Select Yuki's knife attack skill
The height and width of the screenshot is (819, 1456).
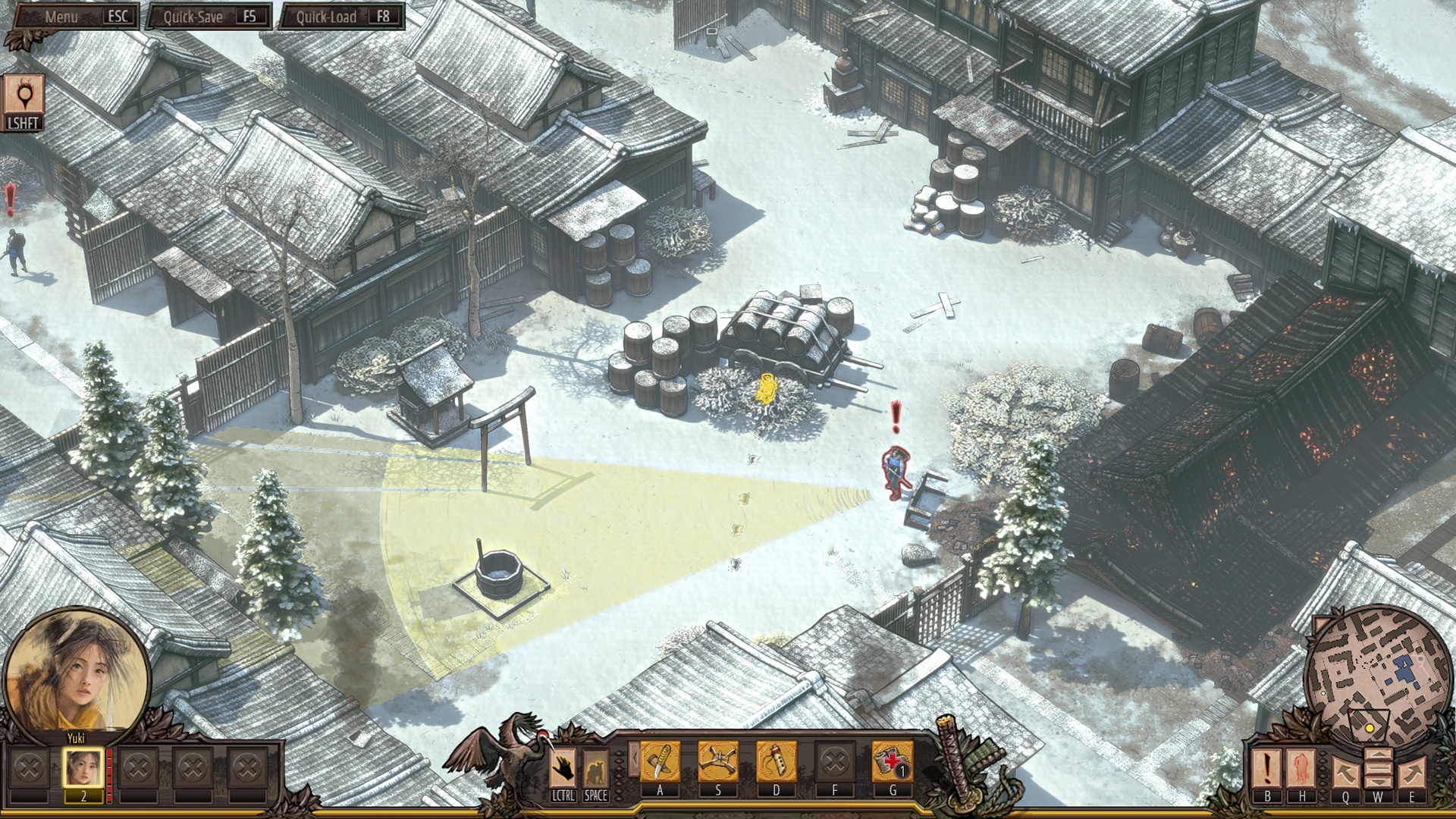click(660, 762)
